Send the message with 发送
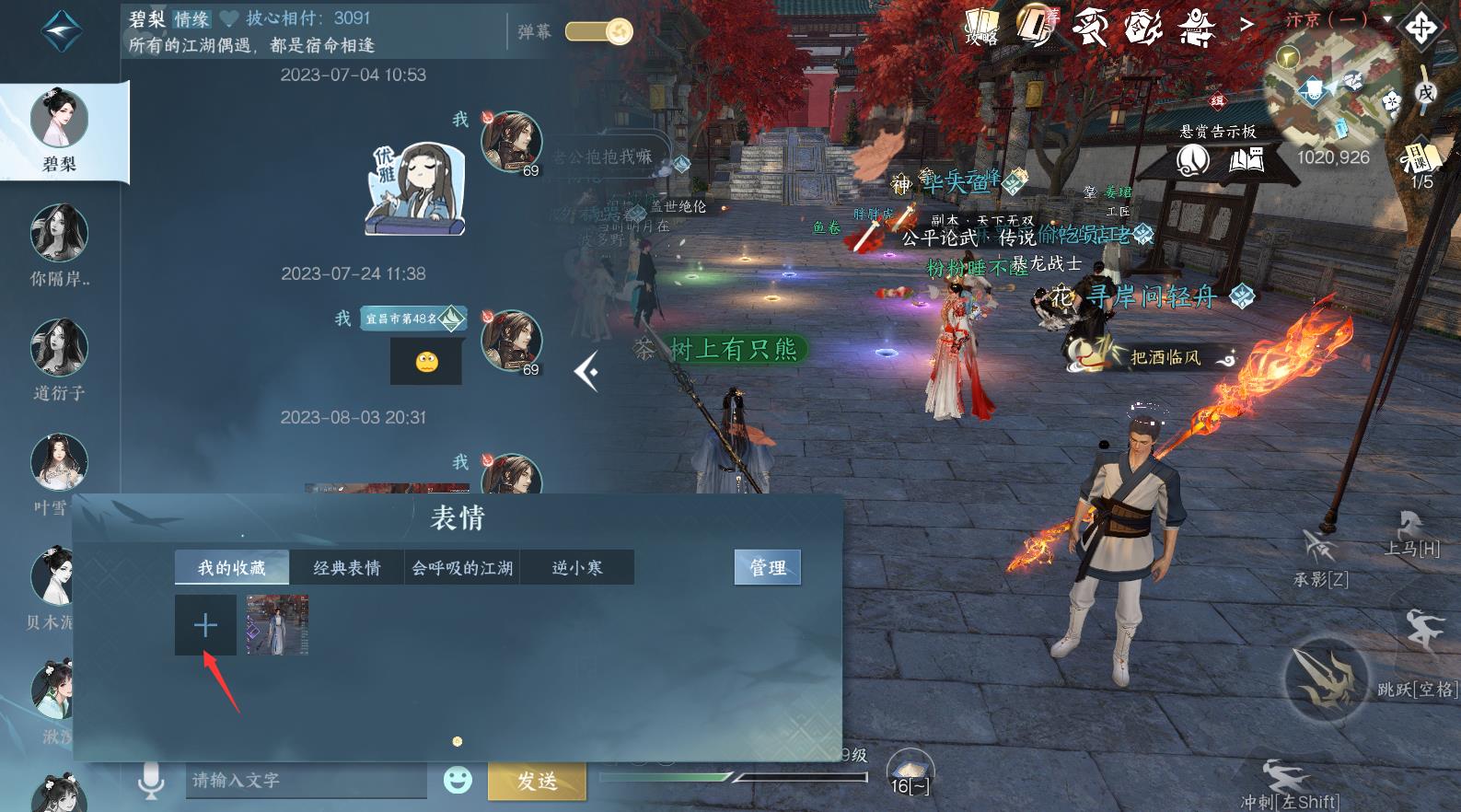This screenshot has width=1461, height=812. pyautogui.click(x=536, y=782)
